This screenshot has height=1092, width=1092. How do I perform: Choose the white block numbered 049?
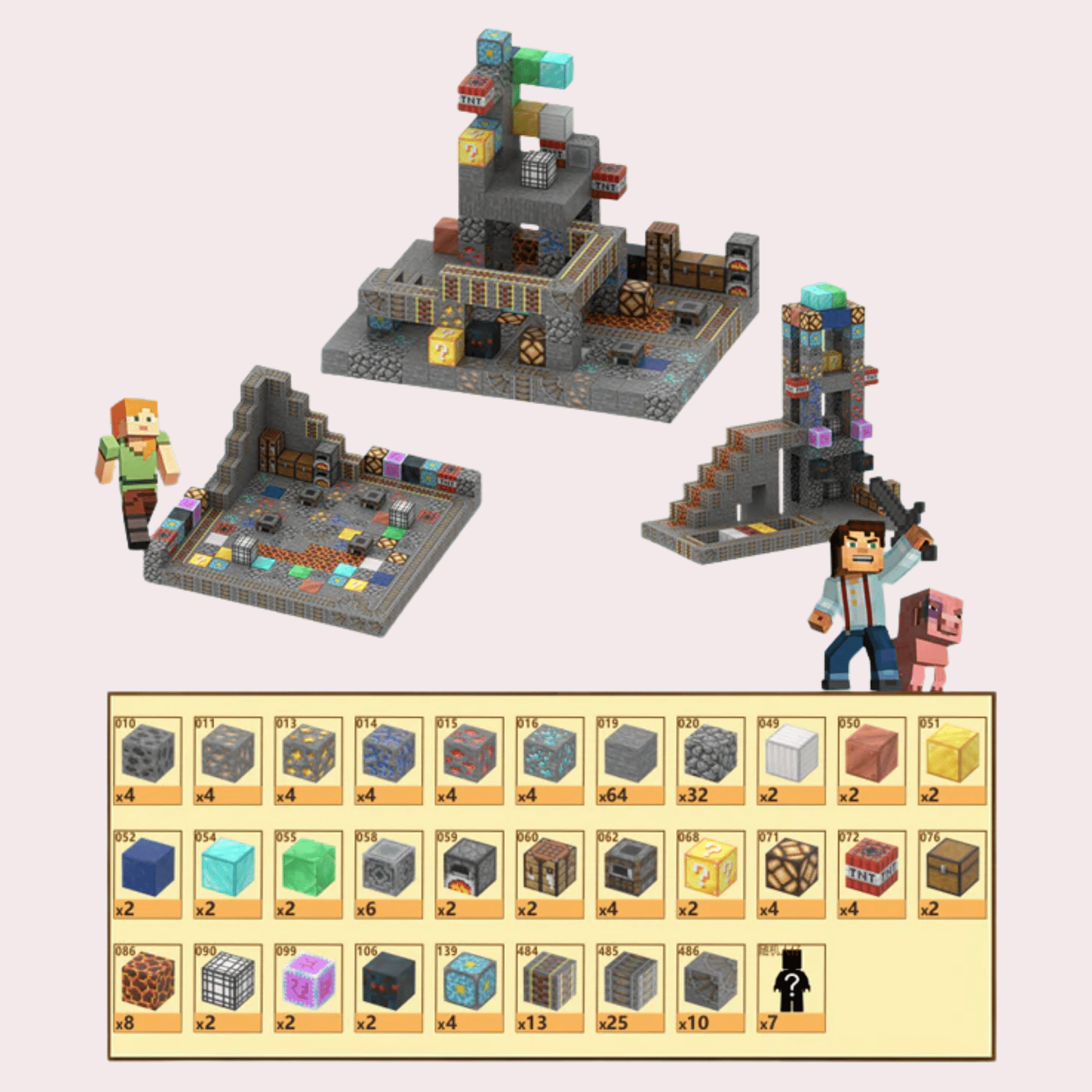click(x=791, y=760)
